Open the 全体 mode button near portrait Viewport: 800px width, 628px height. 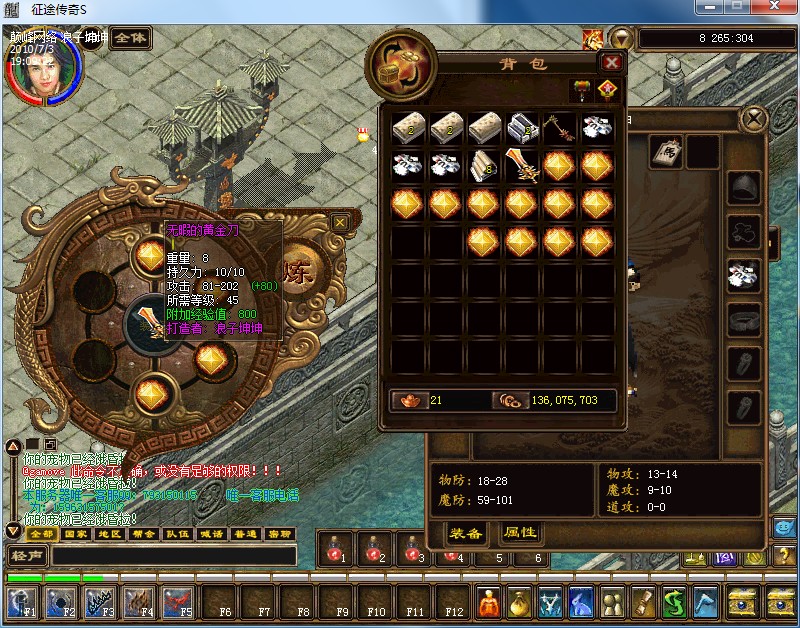(130, 39)
